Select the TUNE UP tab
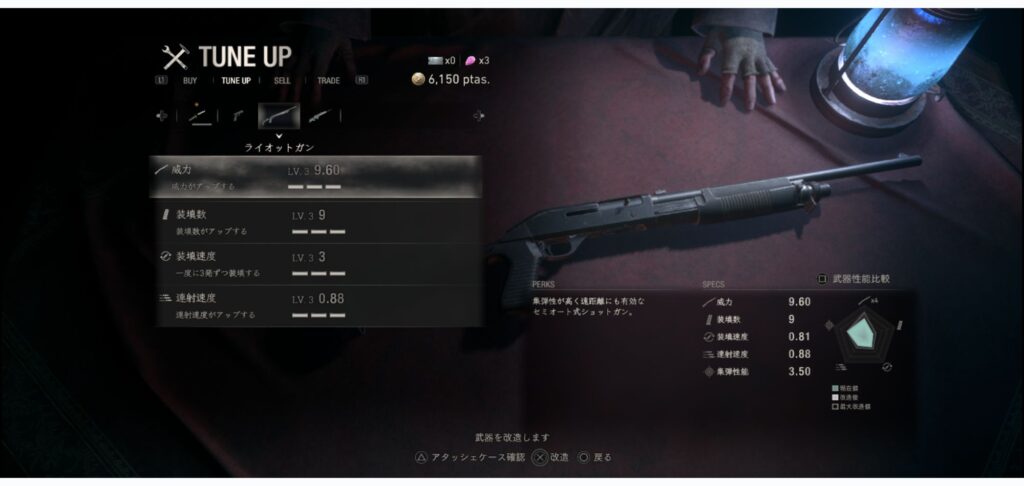The height and width of the screenshot is (486, 1024). tap(235, 81)
